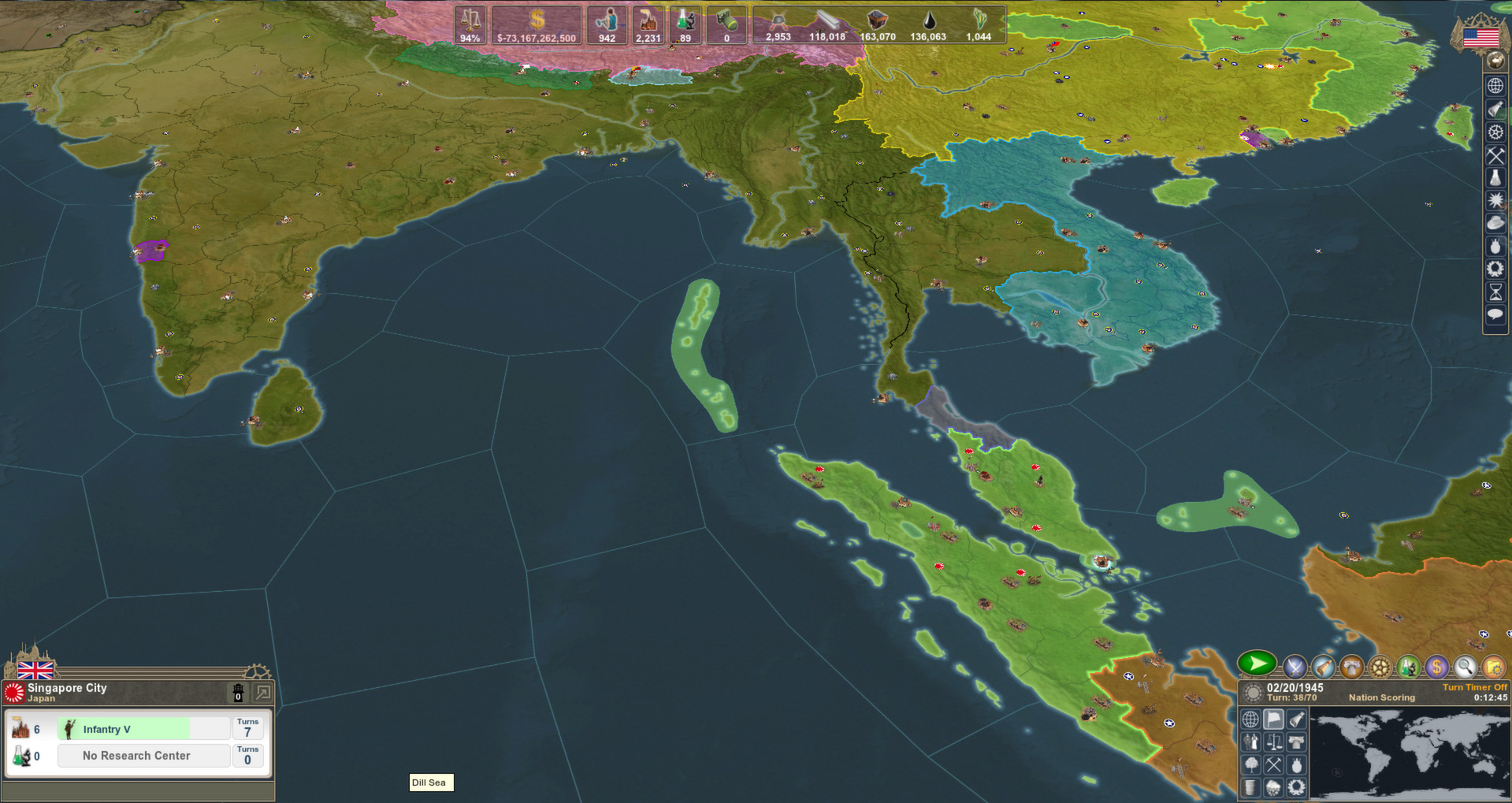This screenshot has height=803, width=1512.
Task: Toggle the globe overlay icon beside the minimap
Action: point(1251,719)
